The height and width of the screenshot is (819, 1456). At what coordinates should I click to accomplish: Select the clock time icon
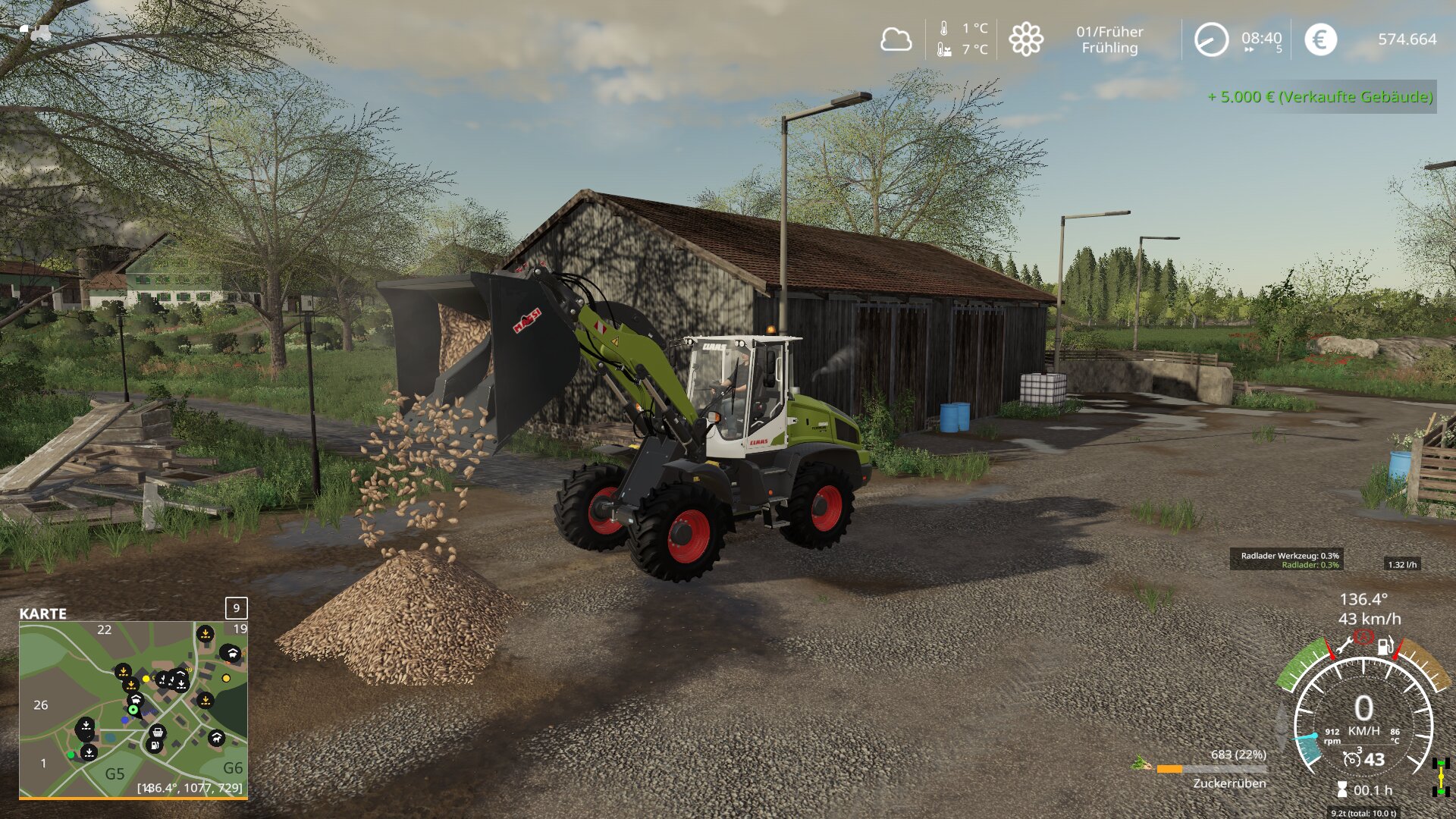coord(1211,39)
